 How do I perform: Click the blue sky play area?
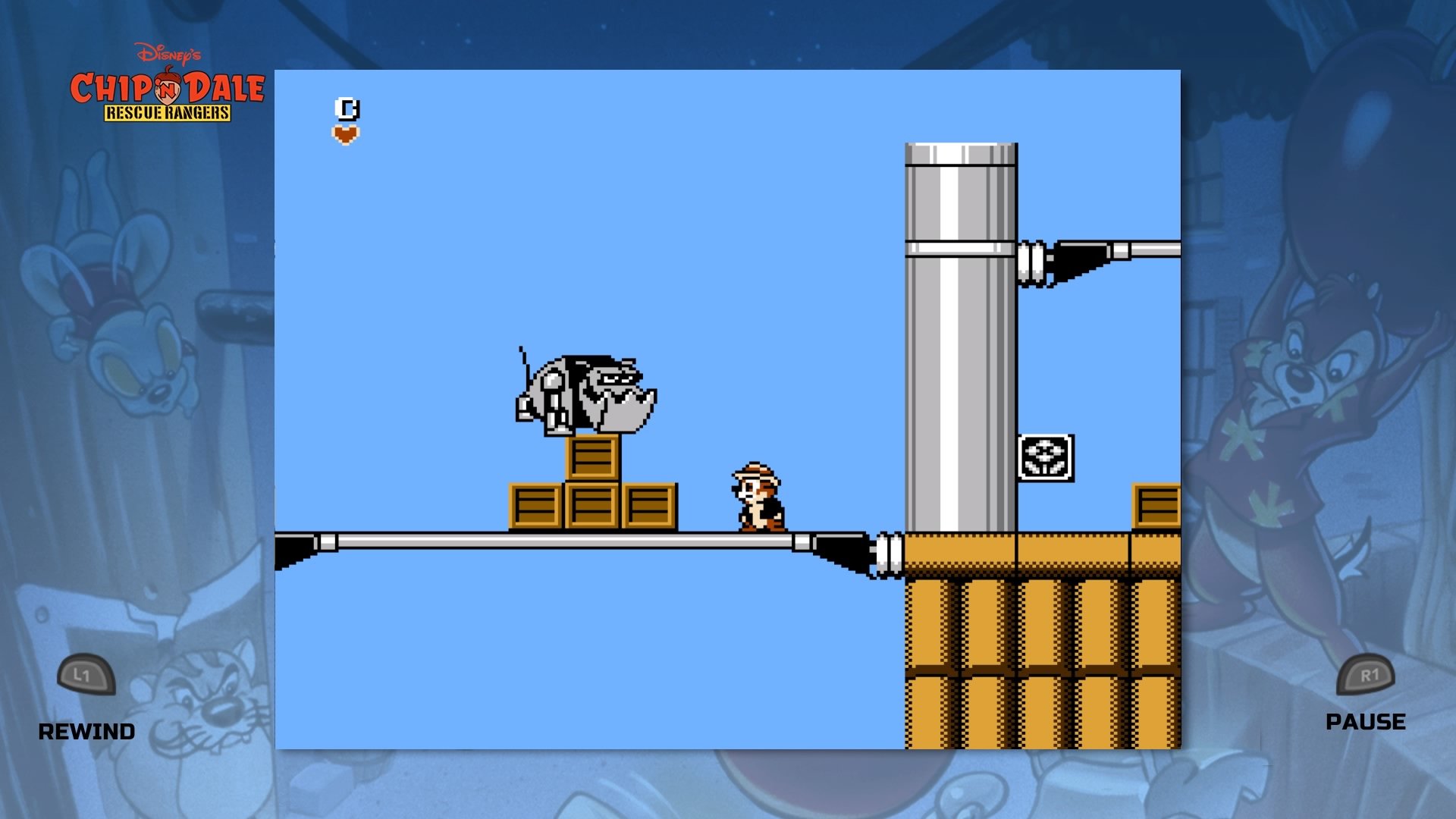(x=531, y=227)
